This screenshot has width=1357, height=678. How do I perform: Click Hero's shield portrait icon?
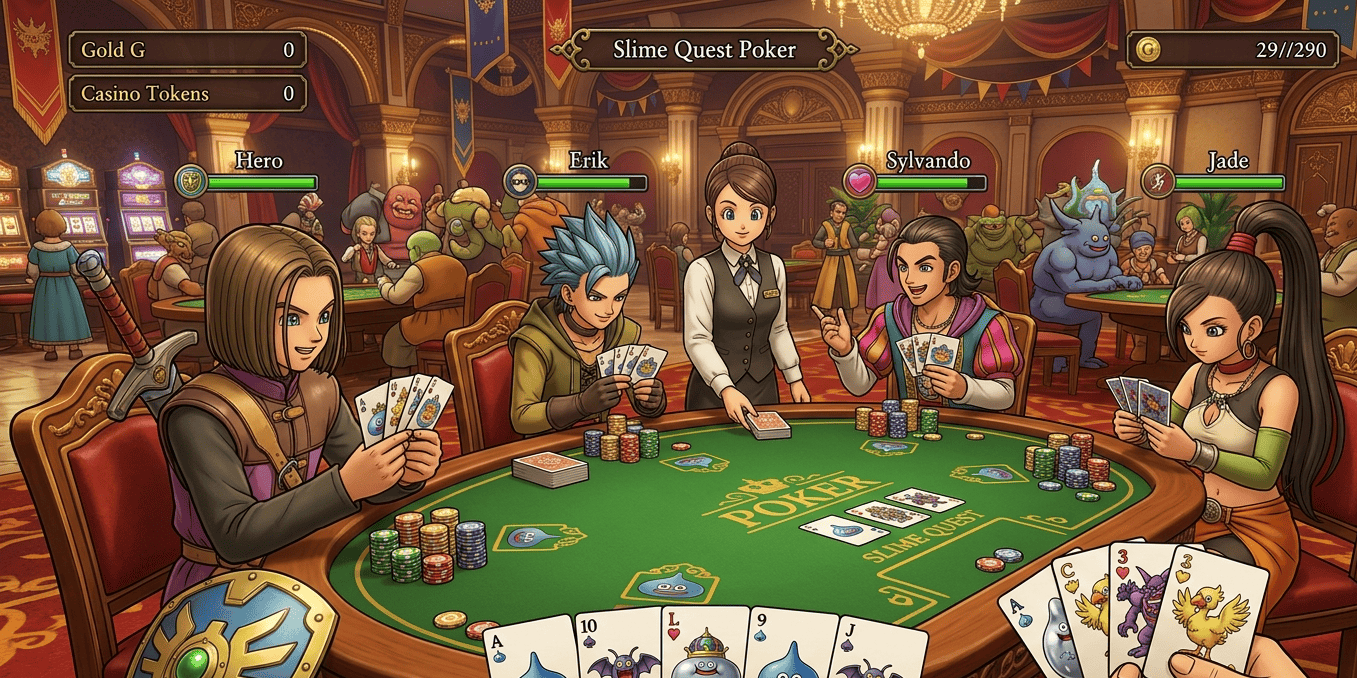(190, 181)
